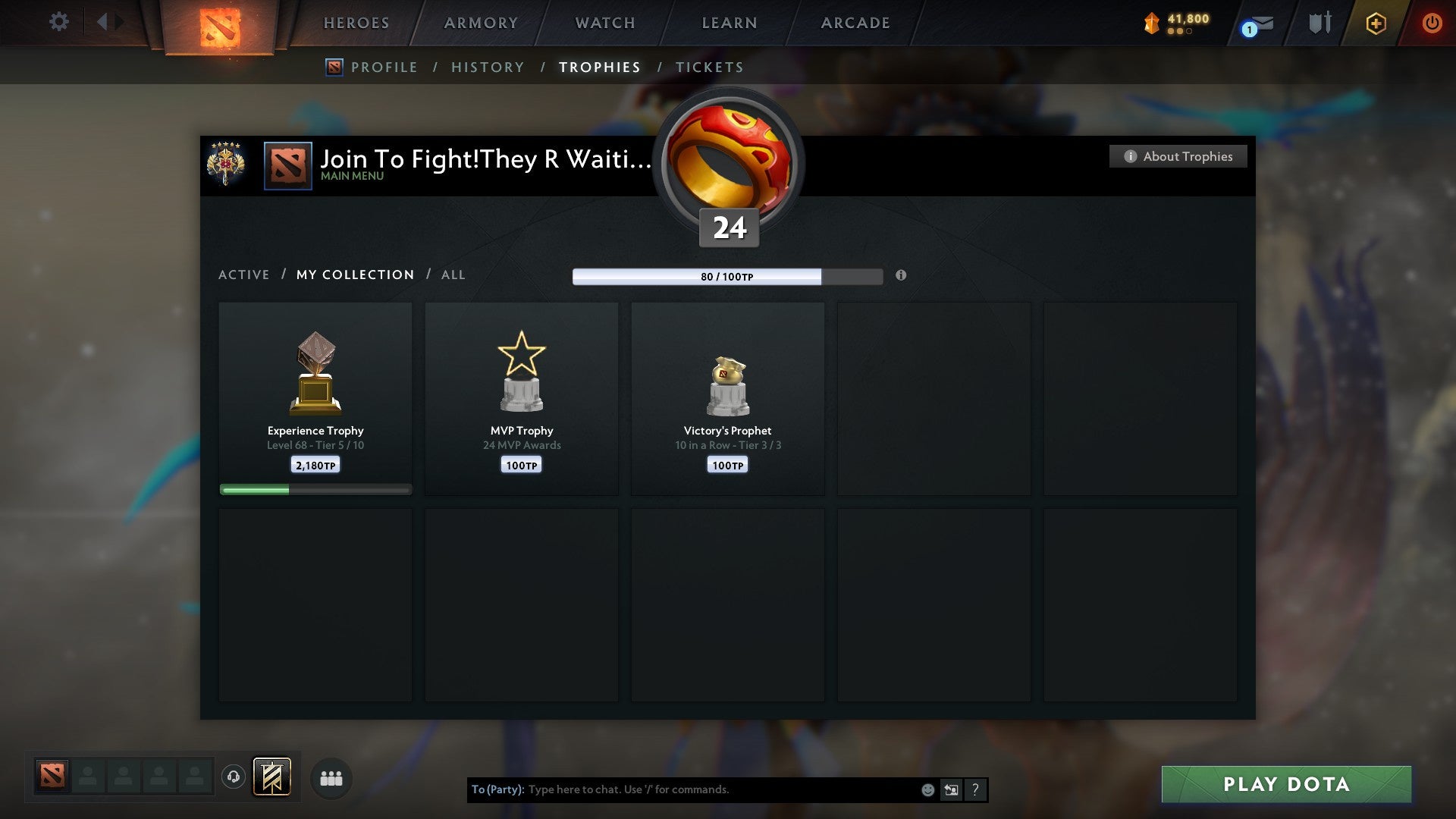
Task: Click the chat channel switcher icon
Action: click(x=951, y=789)
